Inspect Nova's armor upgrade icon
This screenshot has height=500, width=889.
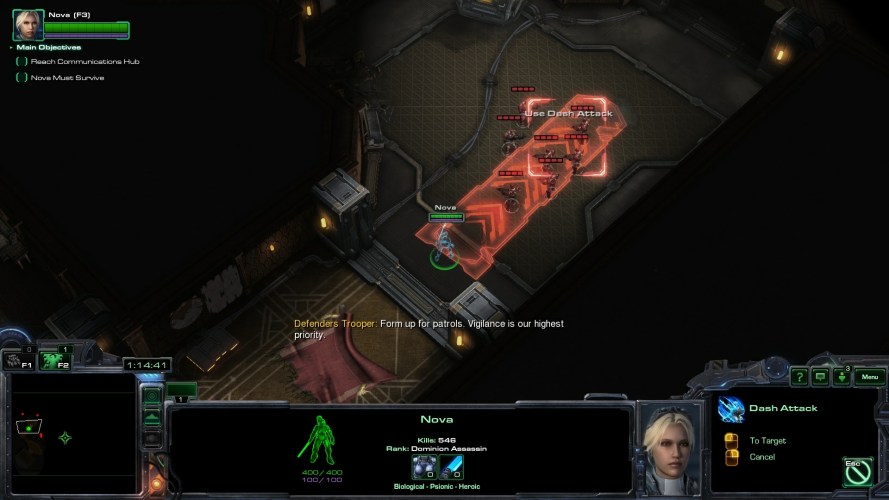coord(423,467)
